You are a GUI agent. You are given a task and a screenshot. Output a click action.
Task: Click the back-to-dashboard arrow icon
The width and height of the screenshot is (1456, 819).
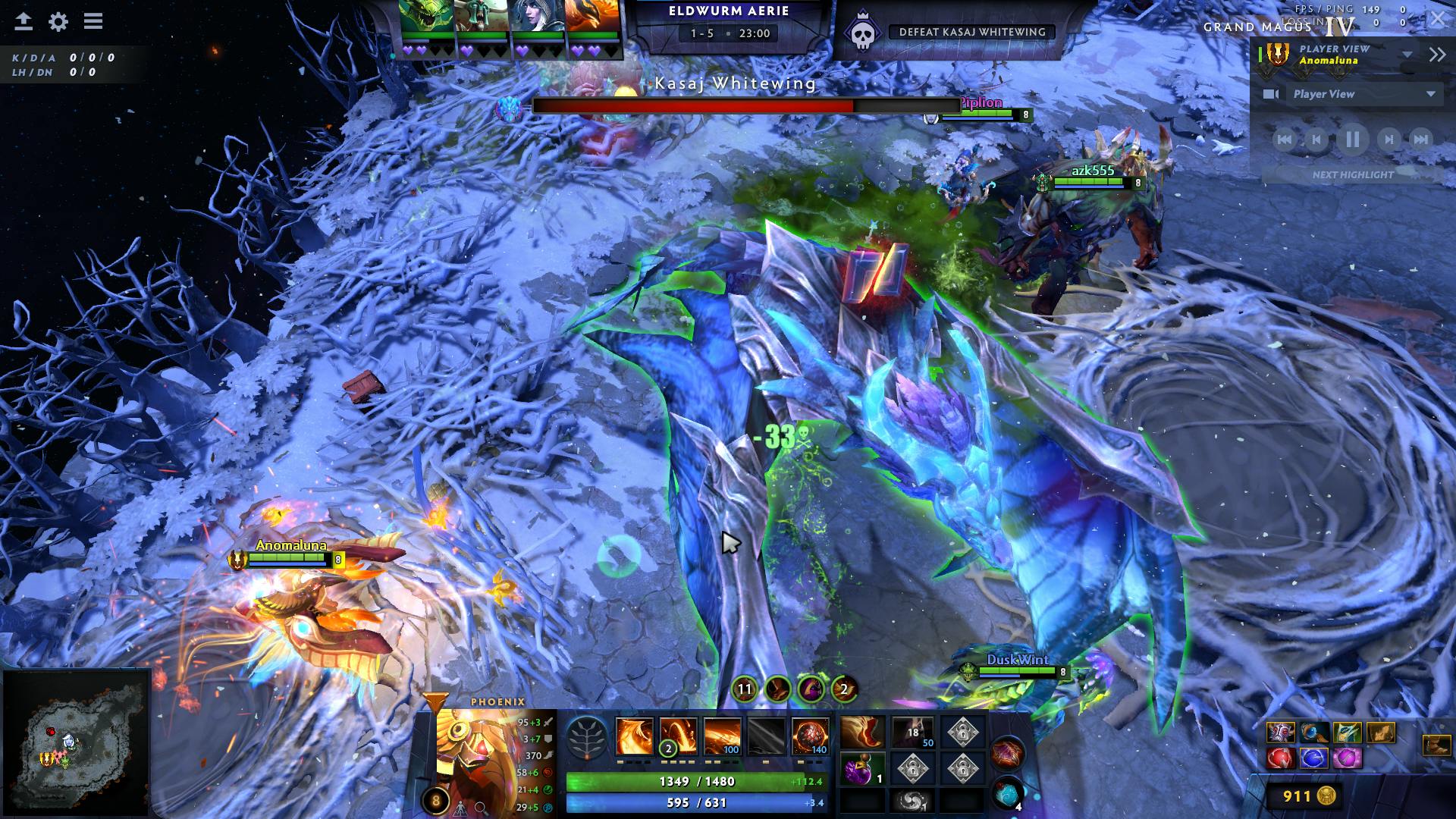24,22
